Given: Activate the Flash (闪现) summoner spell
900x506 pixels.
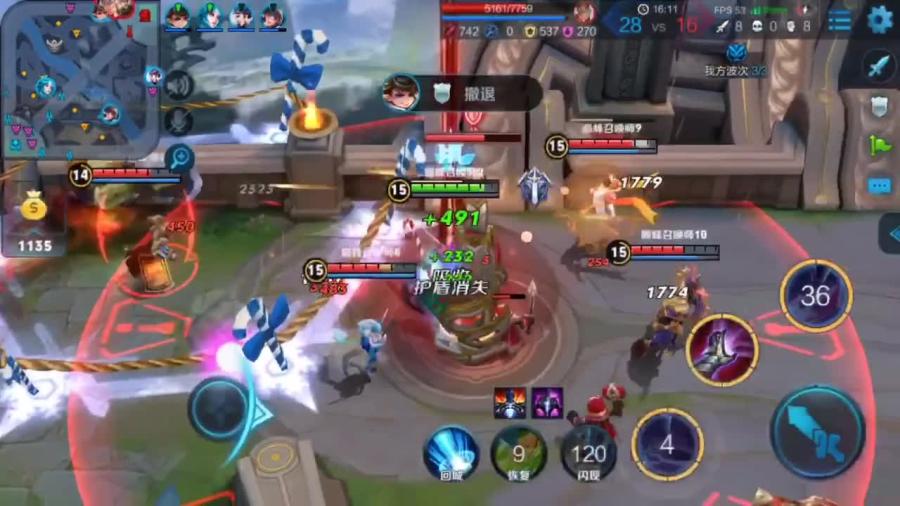Looking at the screenshot, I should (587, 452).
